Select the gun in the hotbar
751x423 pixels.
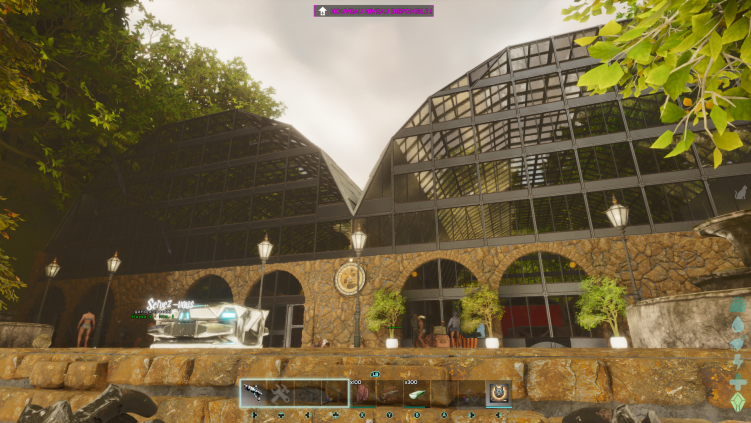[254, 394]
